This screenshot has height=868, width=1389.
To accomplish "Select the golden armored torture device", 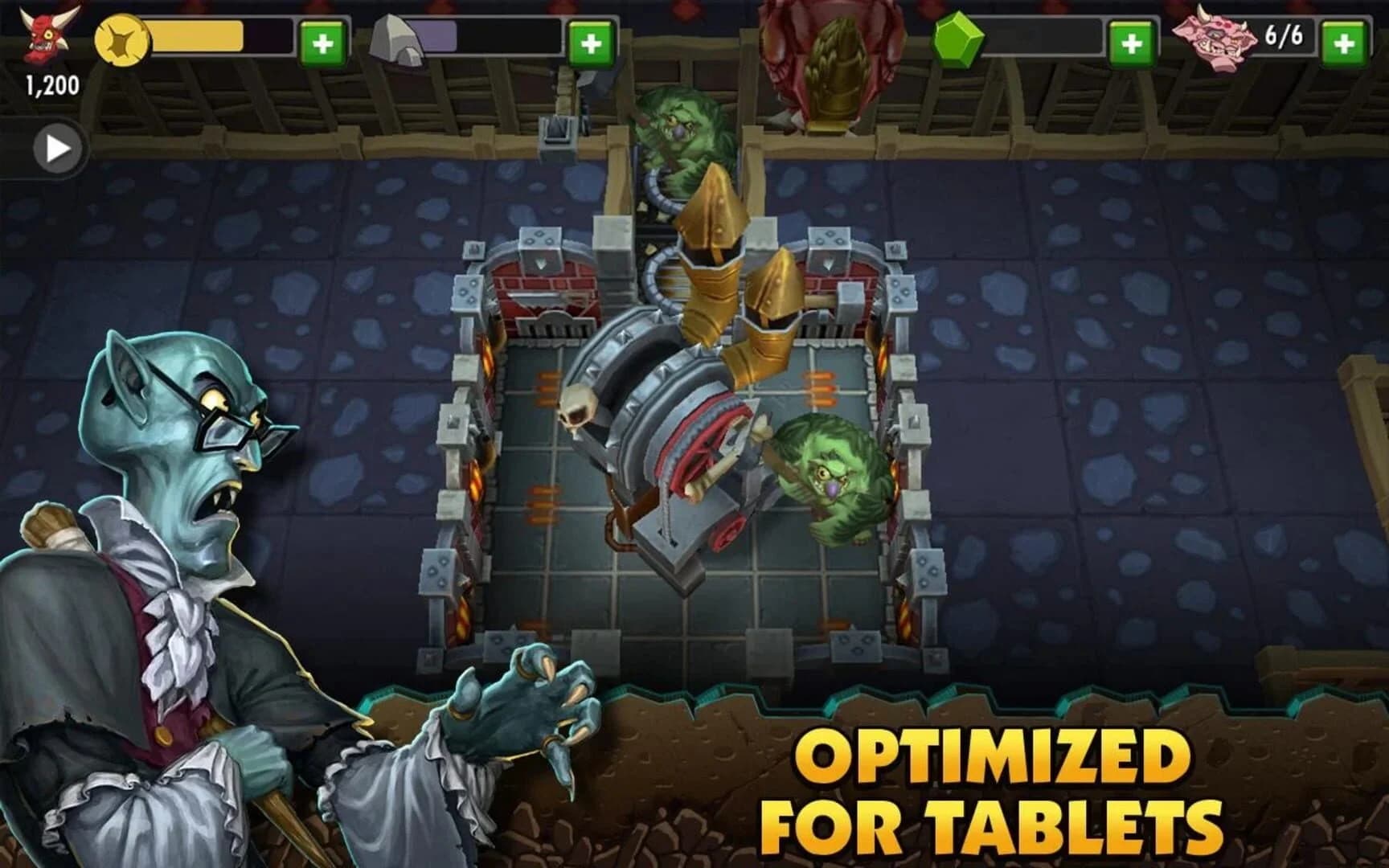I will [x=715, y=265].
